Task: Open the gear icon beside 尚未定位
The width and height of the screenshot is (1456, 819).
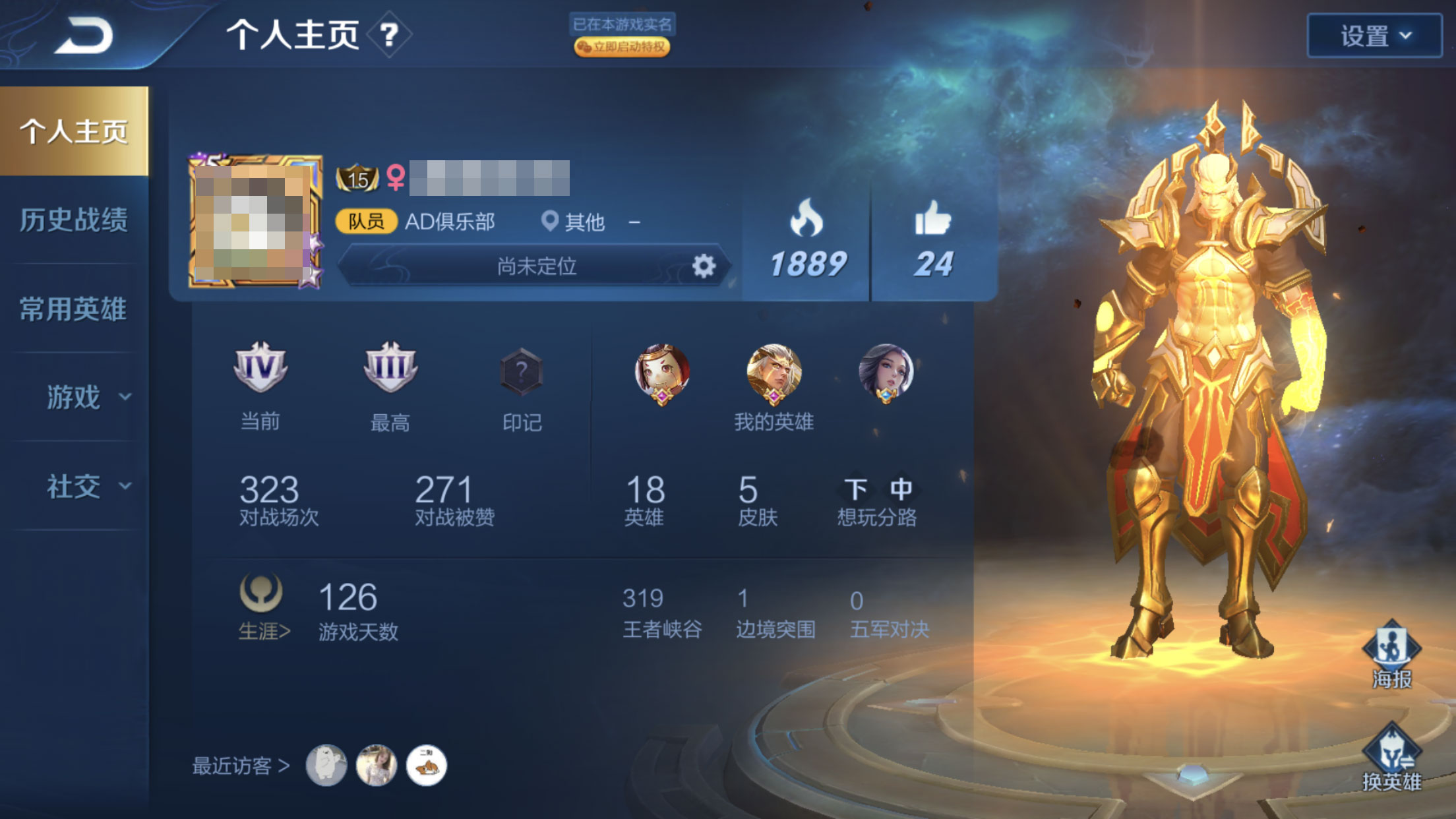Action: pos(704,266)
